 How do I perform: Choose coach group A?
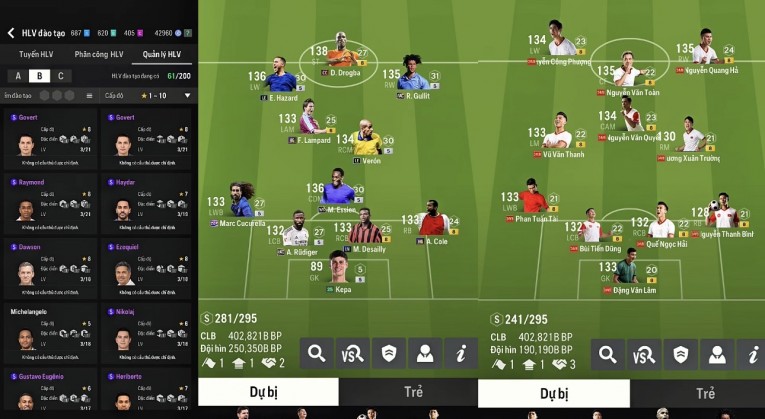17,76
